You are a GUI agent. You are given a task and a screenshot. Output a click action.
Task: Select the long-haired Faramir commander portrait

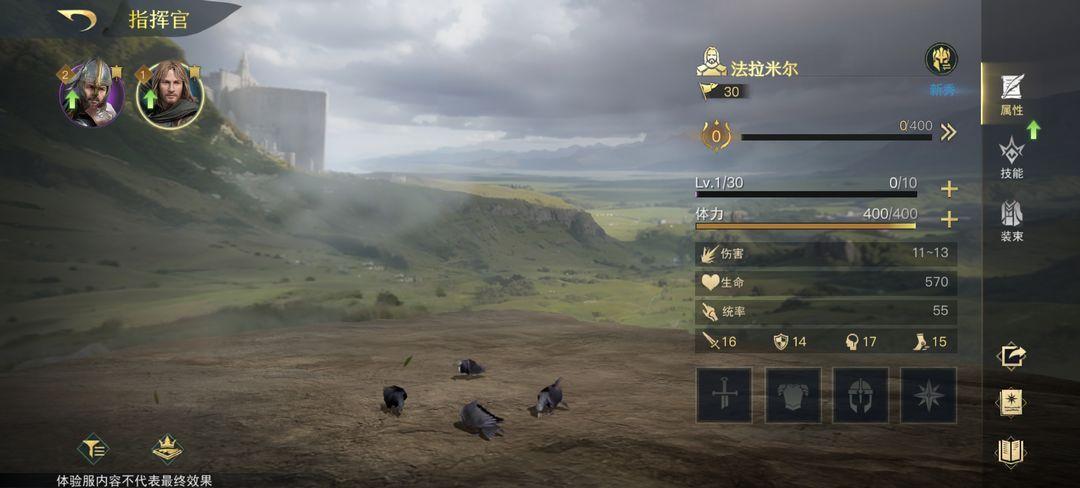coord(169,95)
